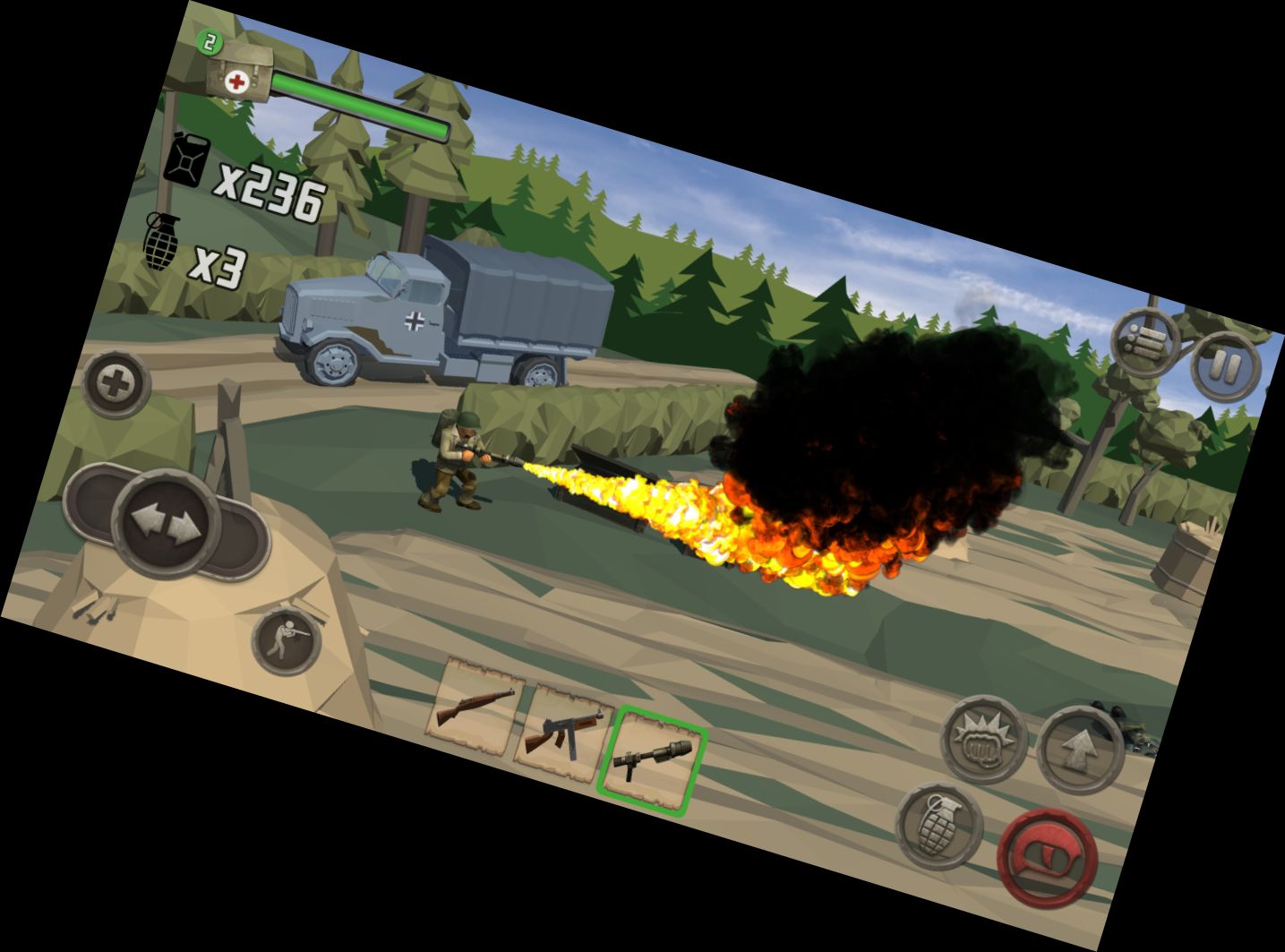Click the left-right movement control
This screenshot has width=1285, height=952.
click(x=167, y=521)
